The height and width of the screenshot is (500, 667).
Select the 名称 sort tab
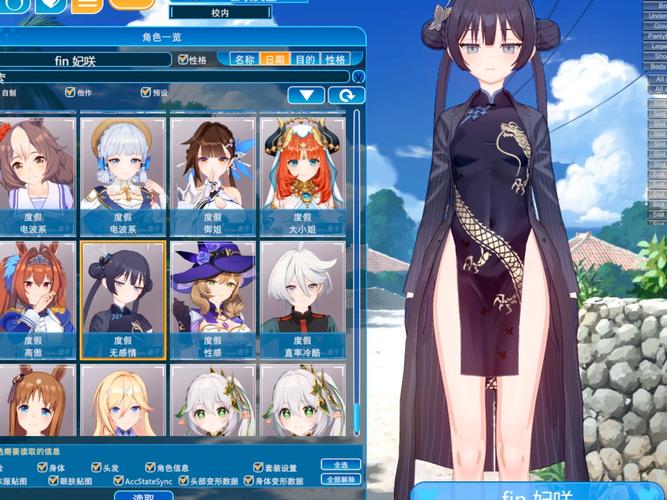244,60
